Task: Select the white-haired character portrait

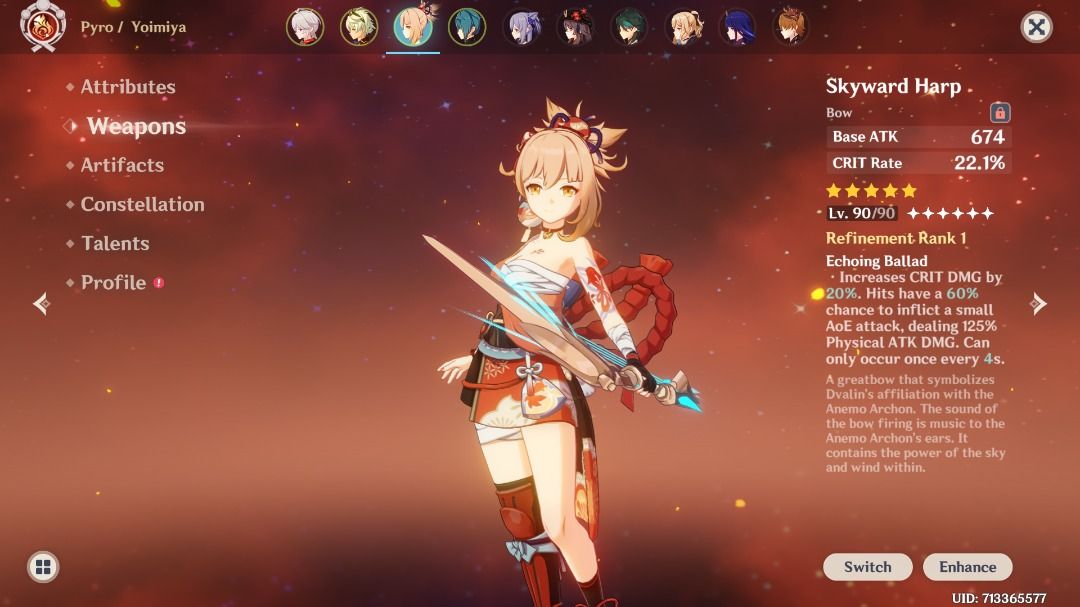Action: click(x=305, y=27)
